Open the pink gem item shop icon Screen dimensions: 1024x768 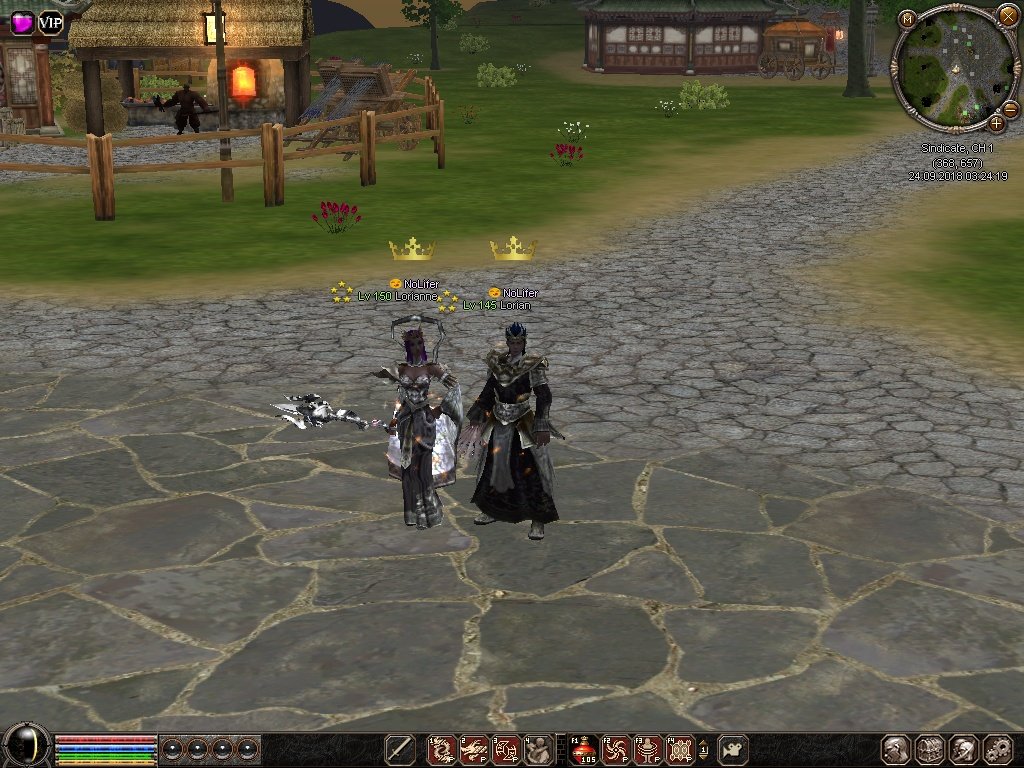21,22
